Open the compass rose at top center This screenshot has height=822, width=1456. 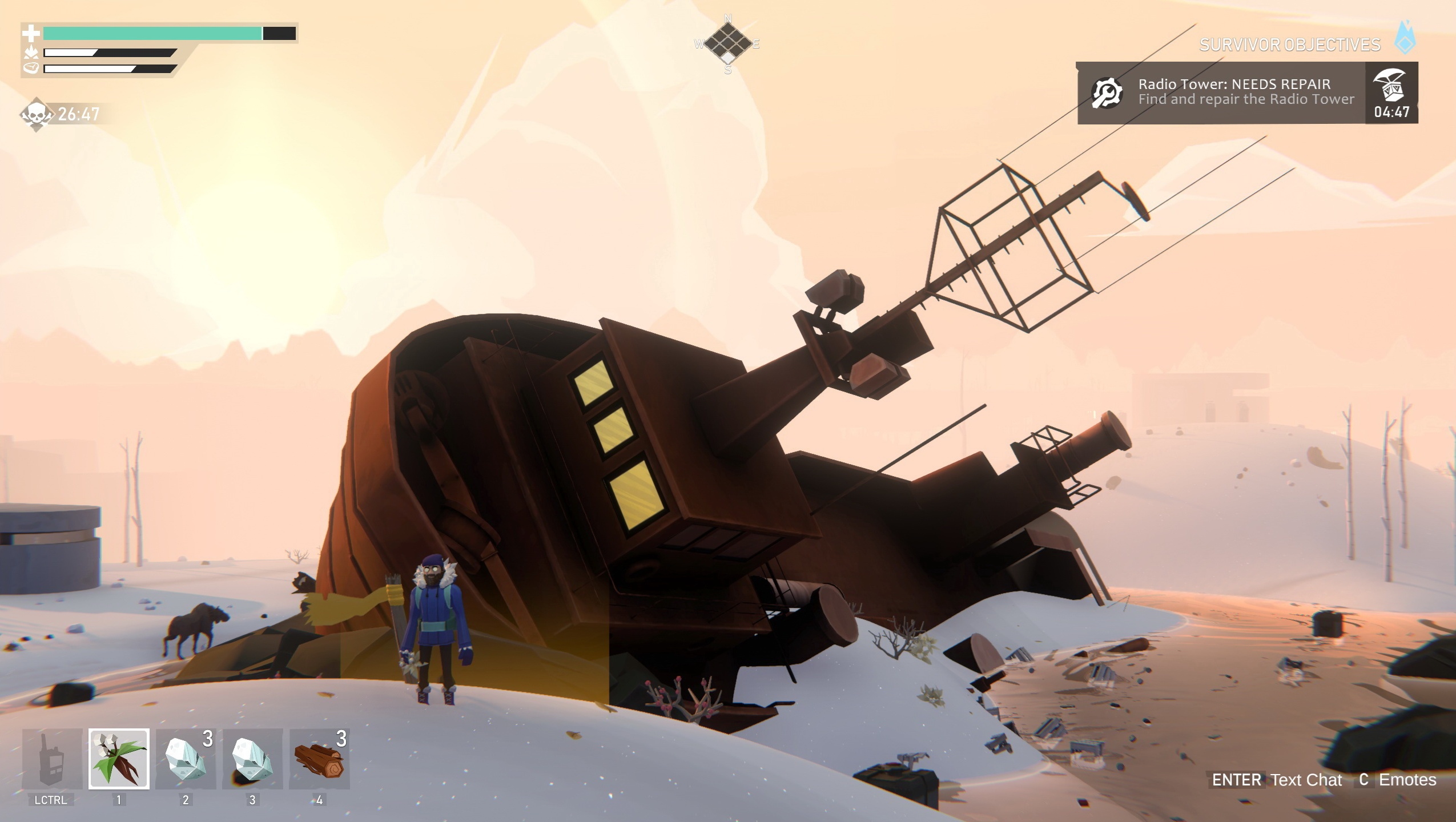tap(728, 43)
